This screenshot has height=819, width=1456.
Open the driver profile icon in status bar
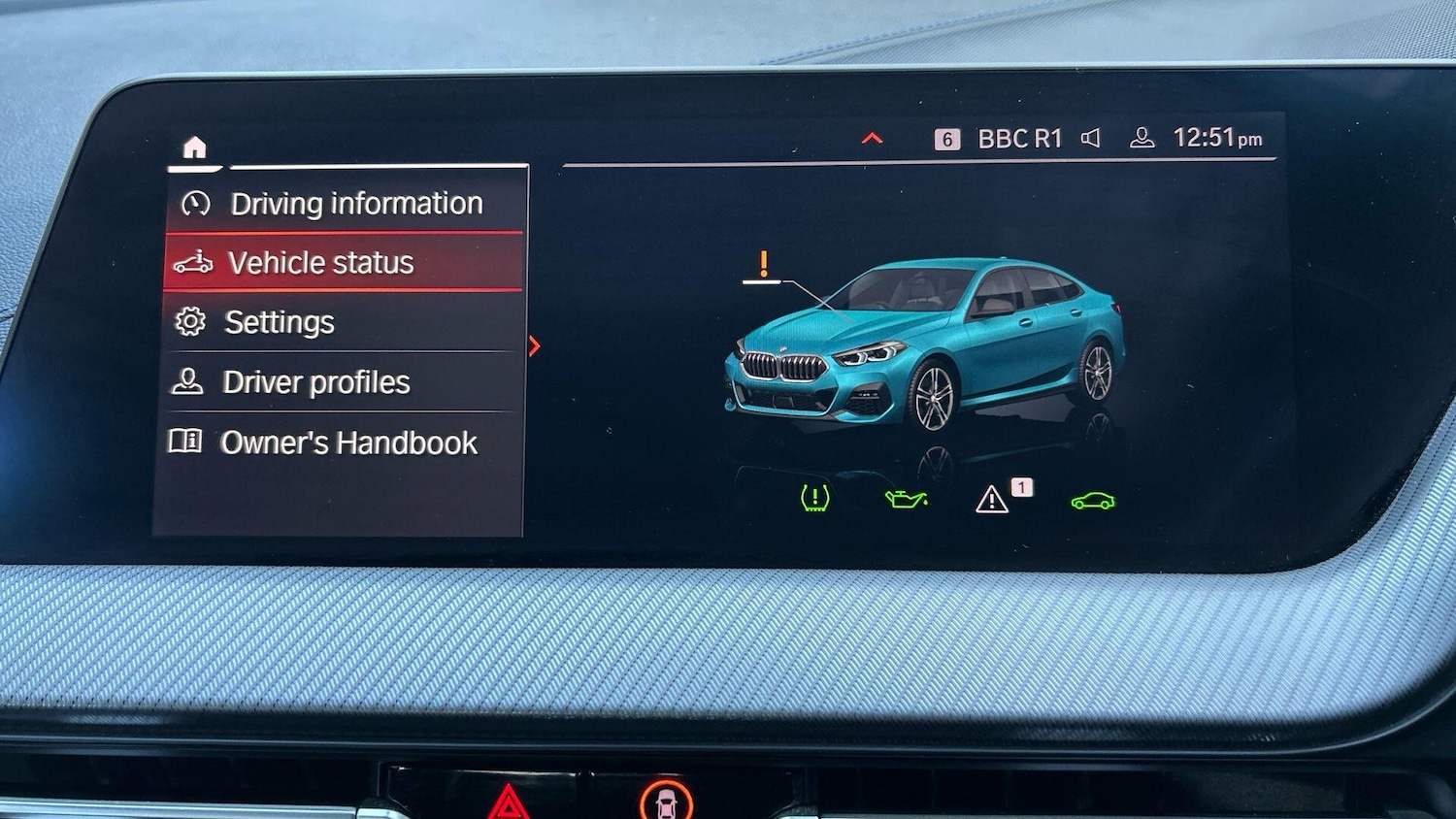[x=1142, y=139]
